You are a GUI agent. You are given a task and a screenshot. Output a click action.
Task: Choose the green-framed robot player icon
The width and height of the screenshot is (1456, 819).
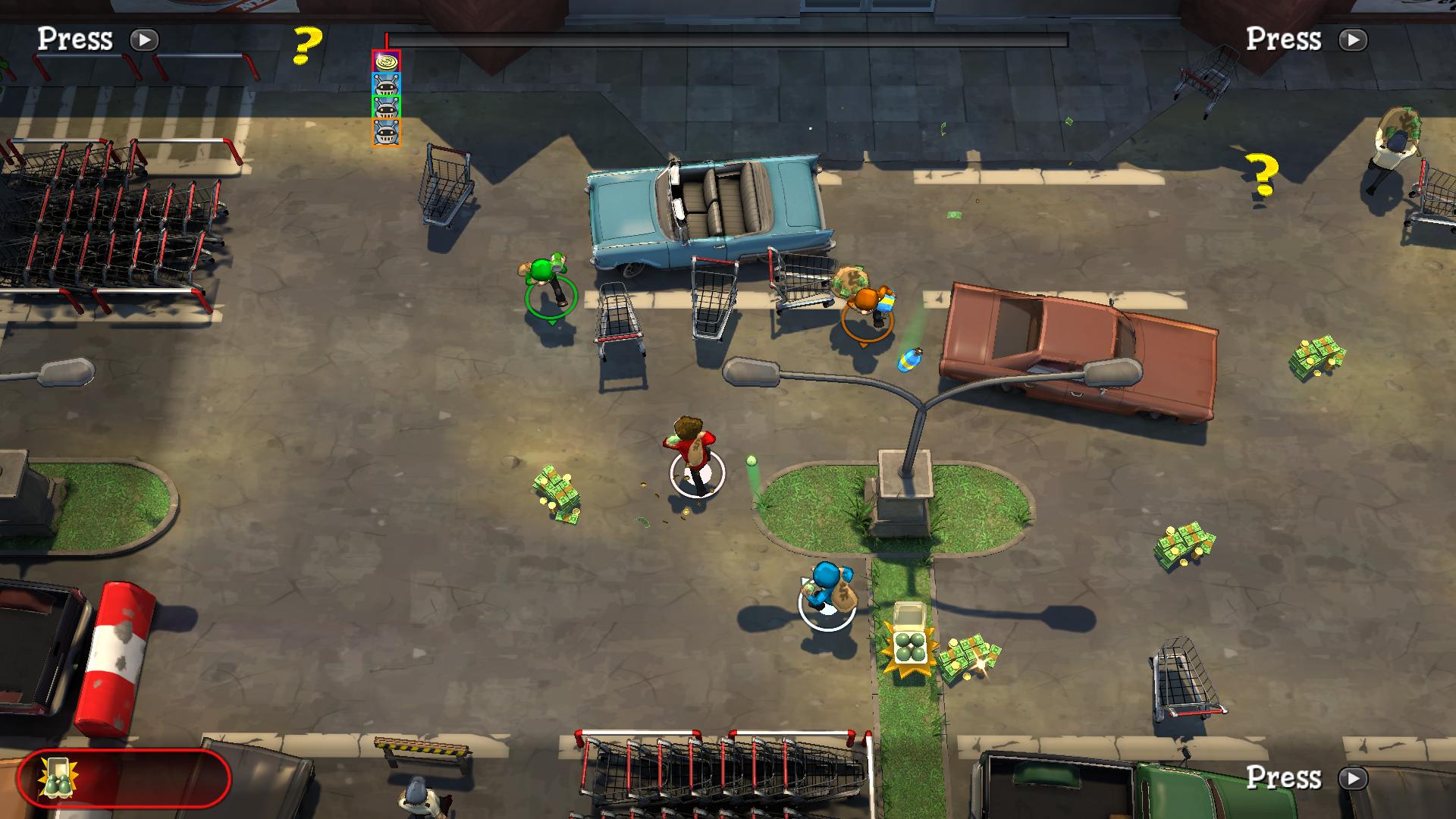click(x=386, y=108)
